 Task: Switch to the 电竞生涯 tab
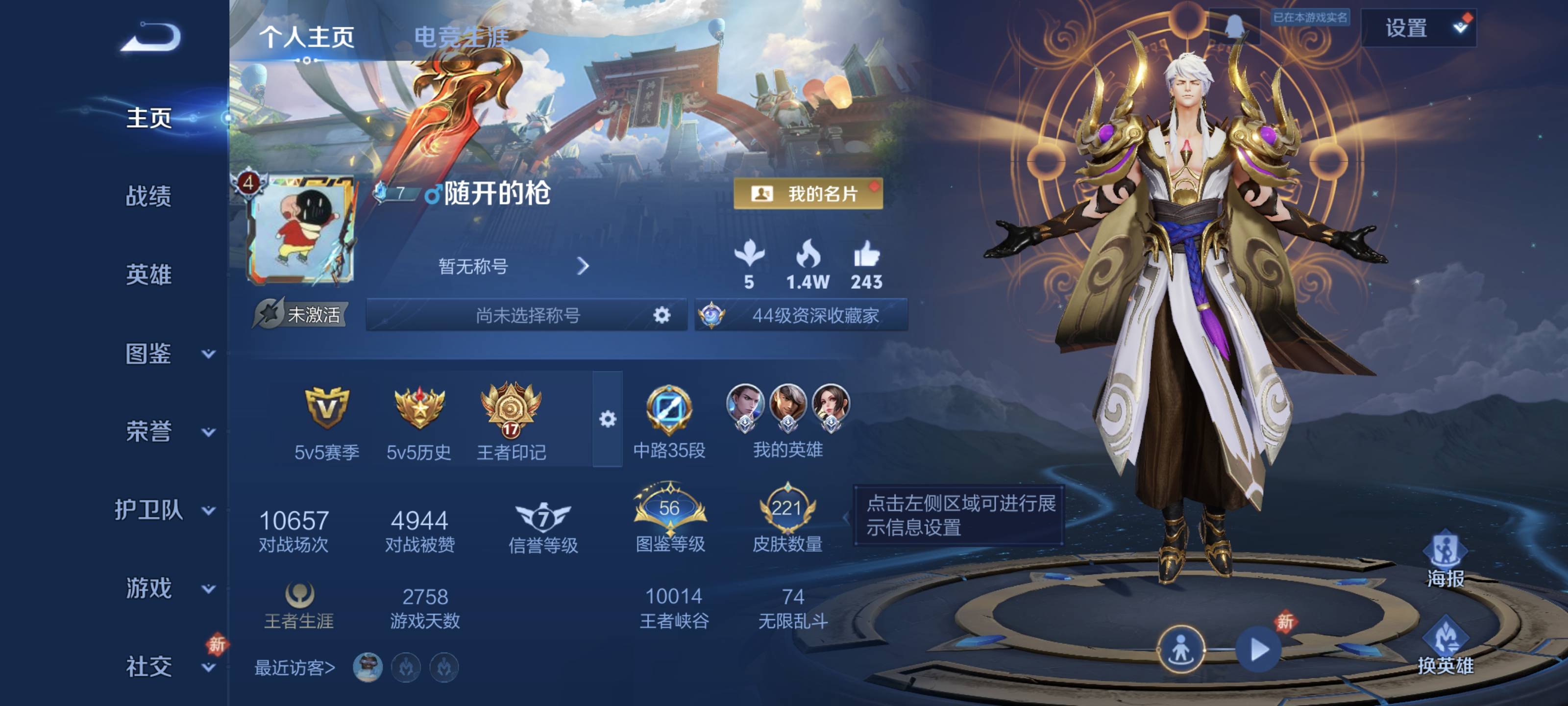(x=461, y=38)
